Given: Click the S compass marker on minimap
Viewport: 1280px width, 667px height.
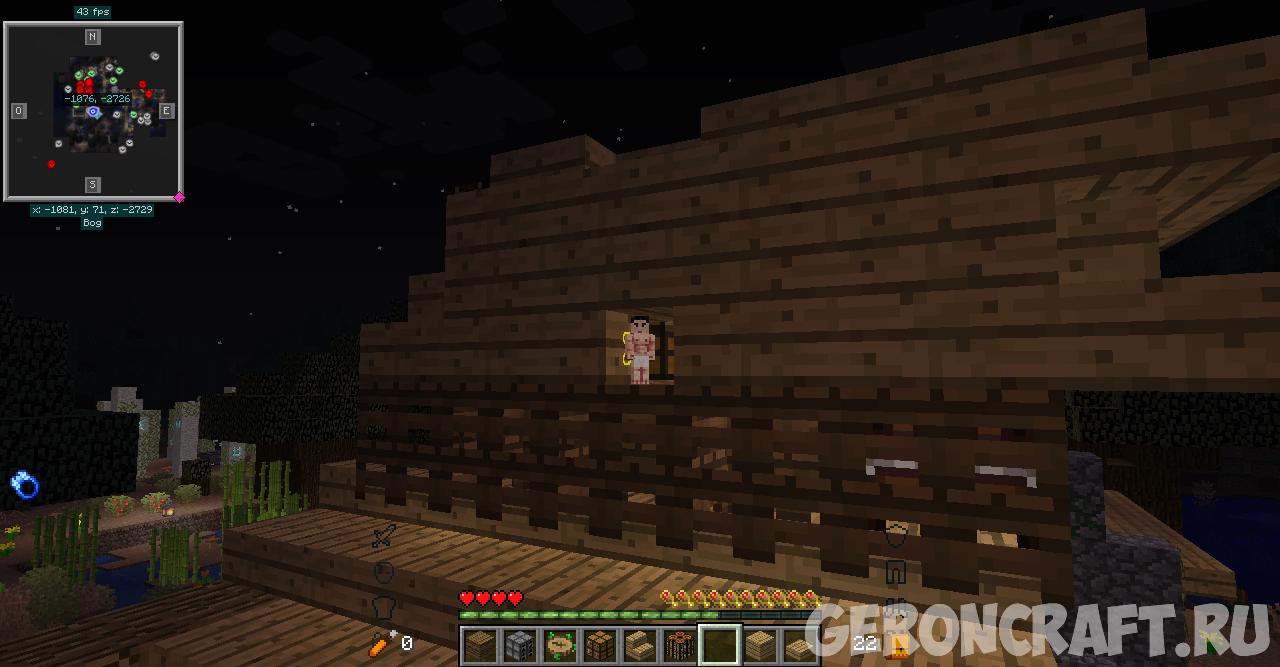Looking at the screenshot, I should (92, 185).
